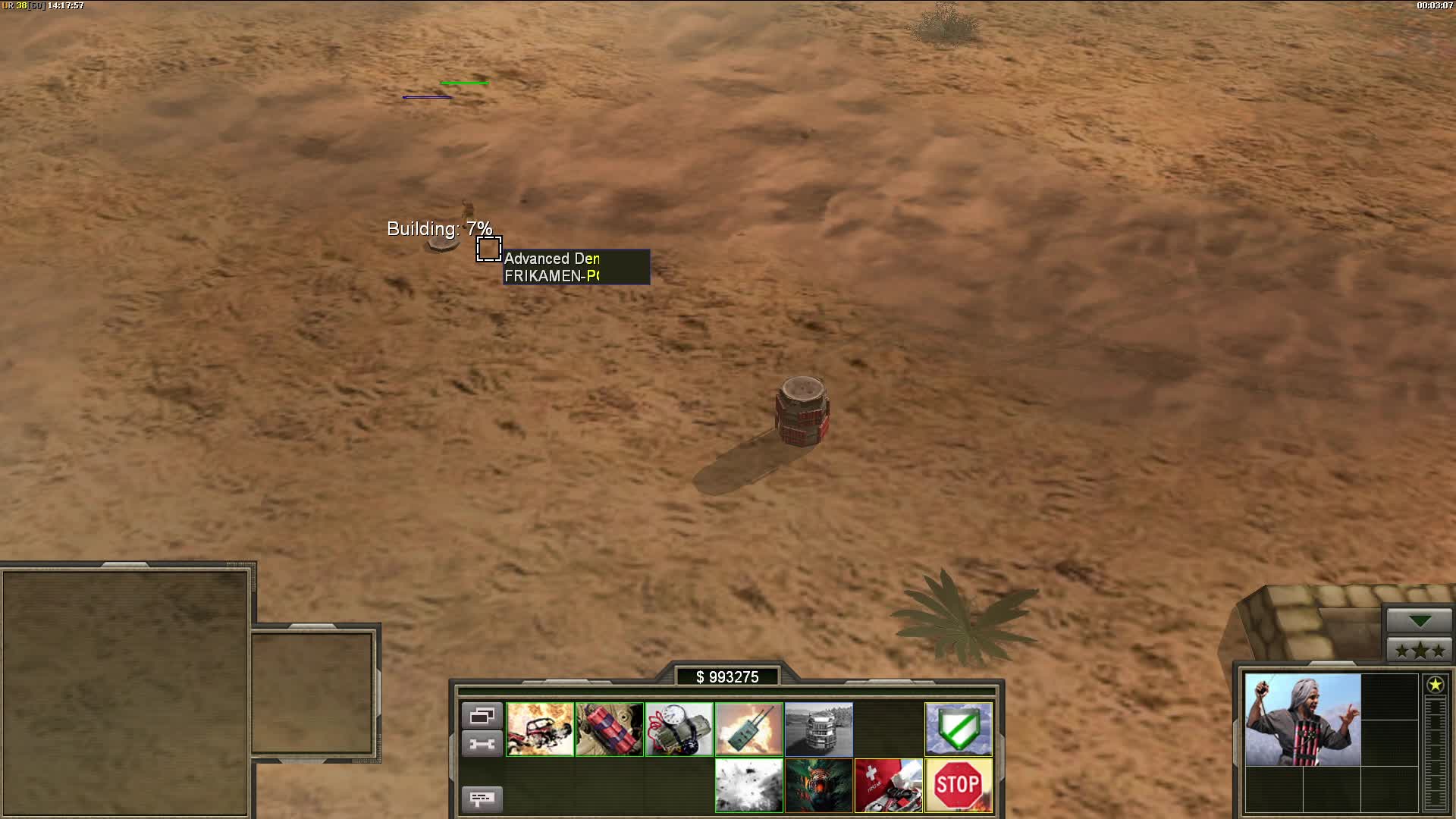
Task: Choose the timed detonator bomb ability
Action: tap(679, 730)
